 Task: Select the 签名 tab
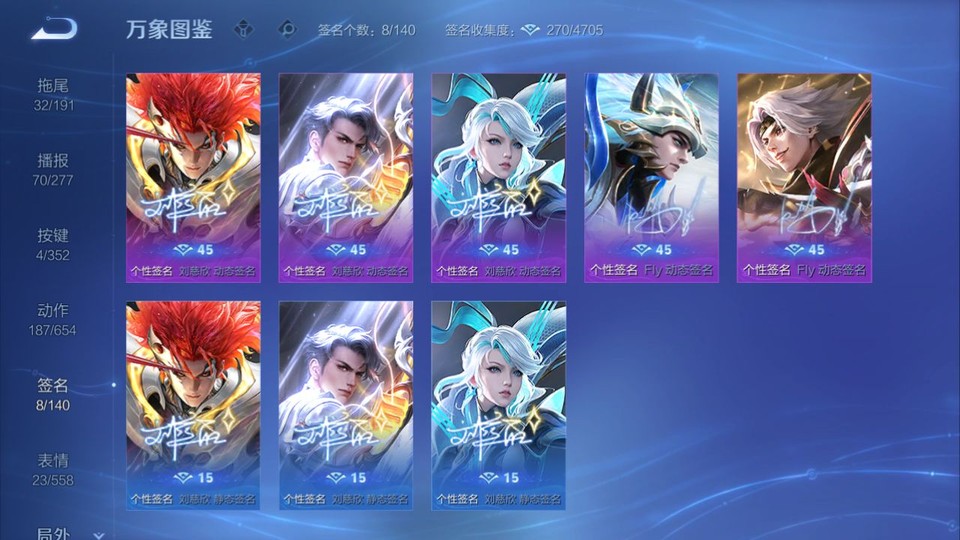pos(53,394)
